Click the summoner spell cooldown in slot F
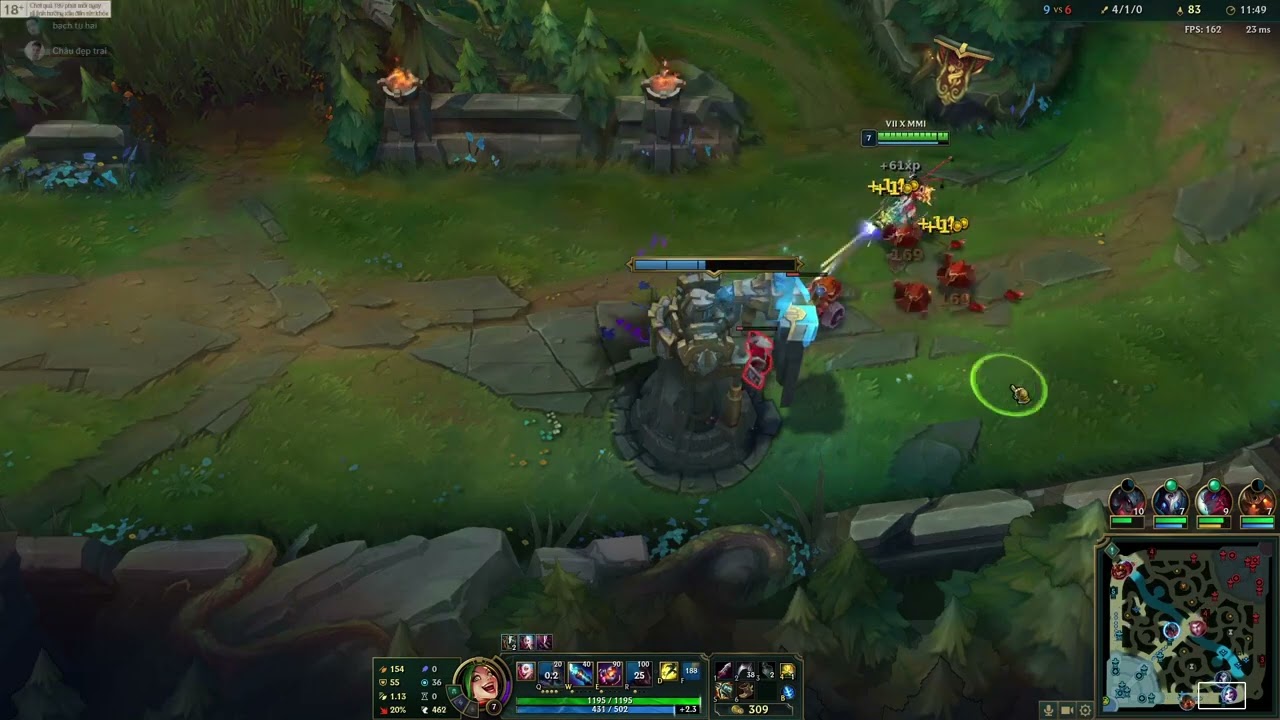The image size is (1280, 720). (691, 671)
